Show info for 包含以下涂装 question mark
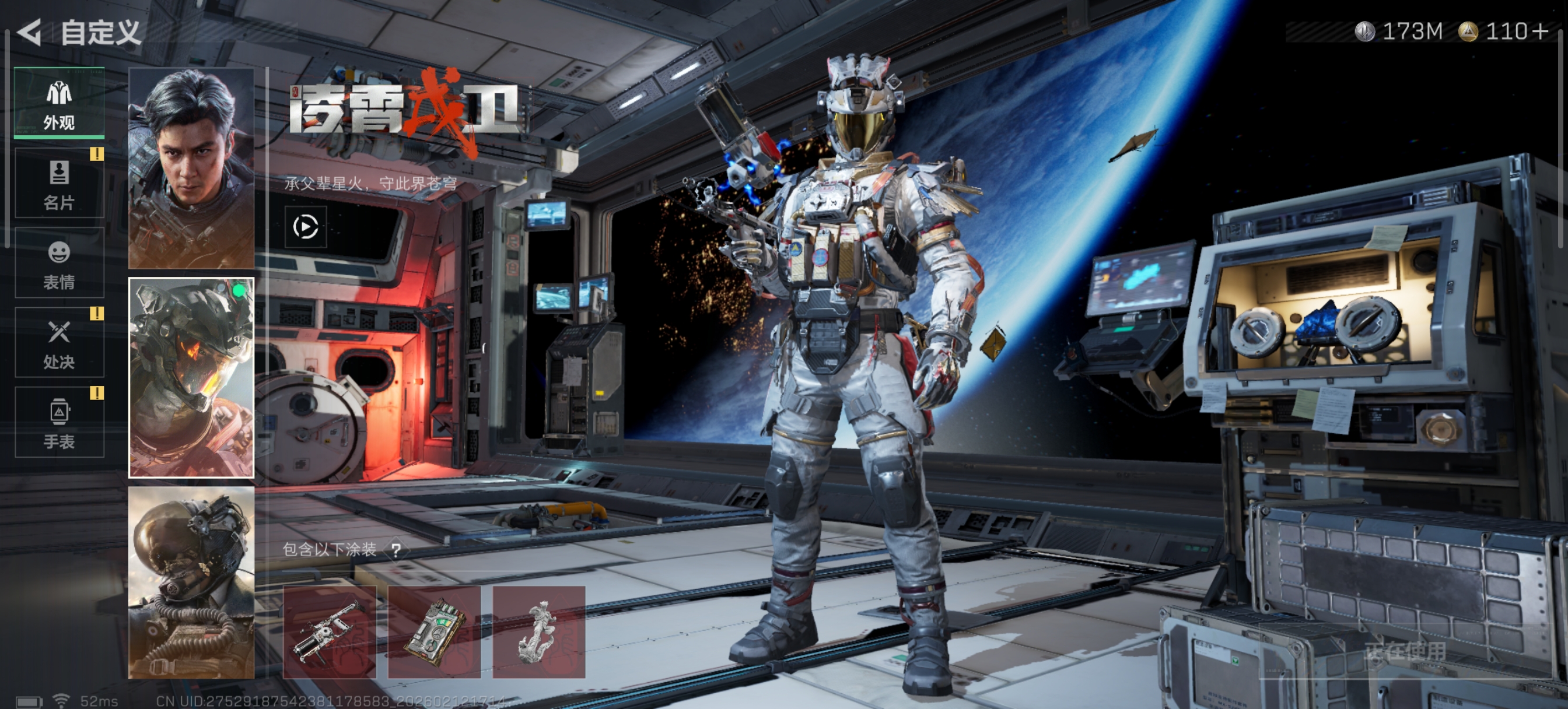 pyautogui.click(x=396, y=551)
